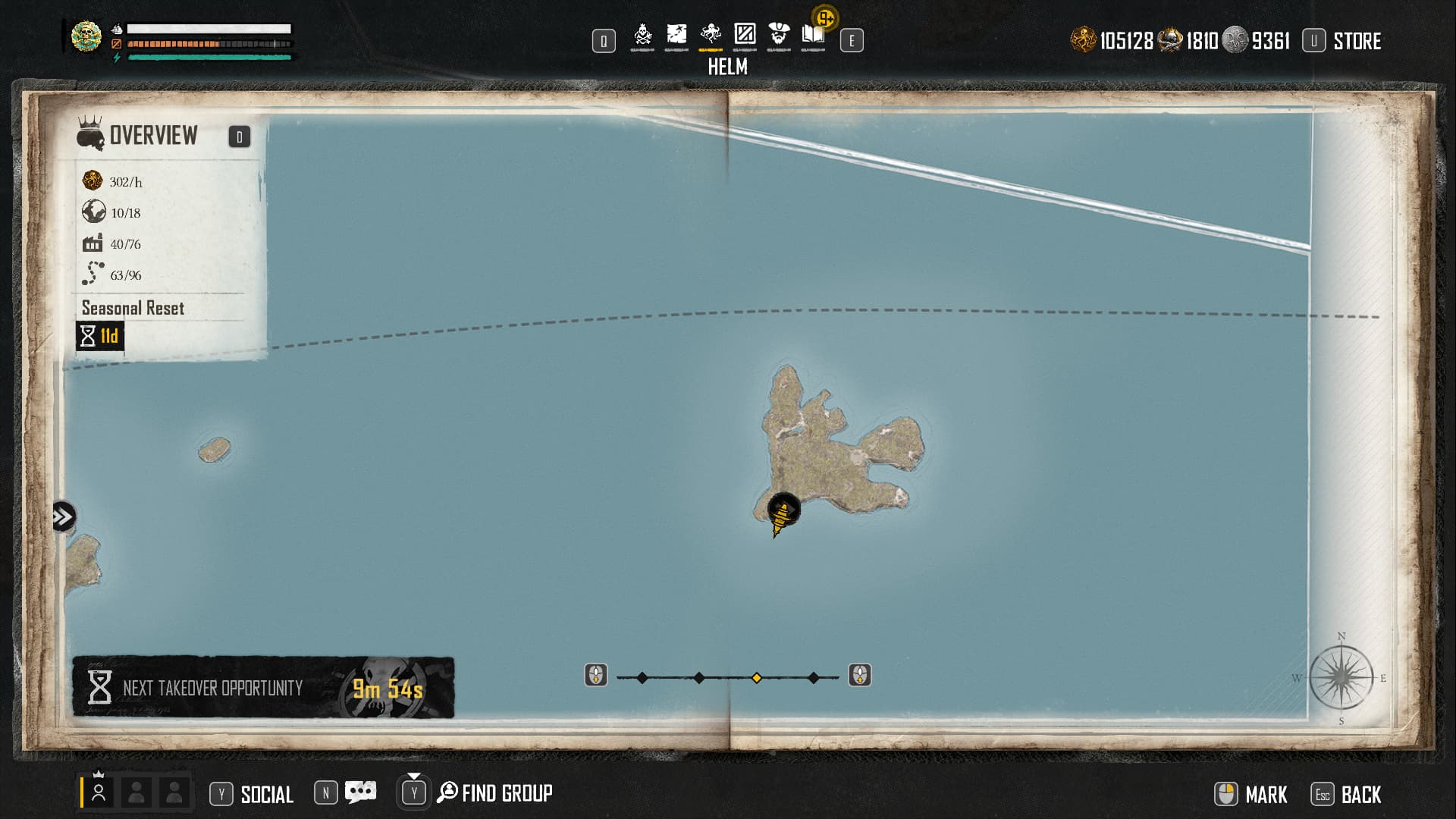Expand the side panel arrow button
The image size is (1456, 819).
(64, 517)
